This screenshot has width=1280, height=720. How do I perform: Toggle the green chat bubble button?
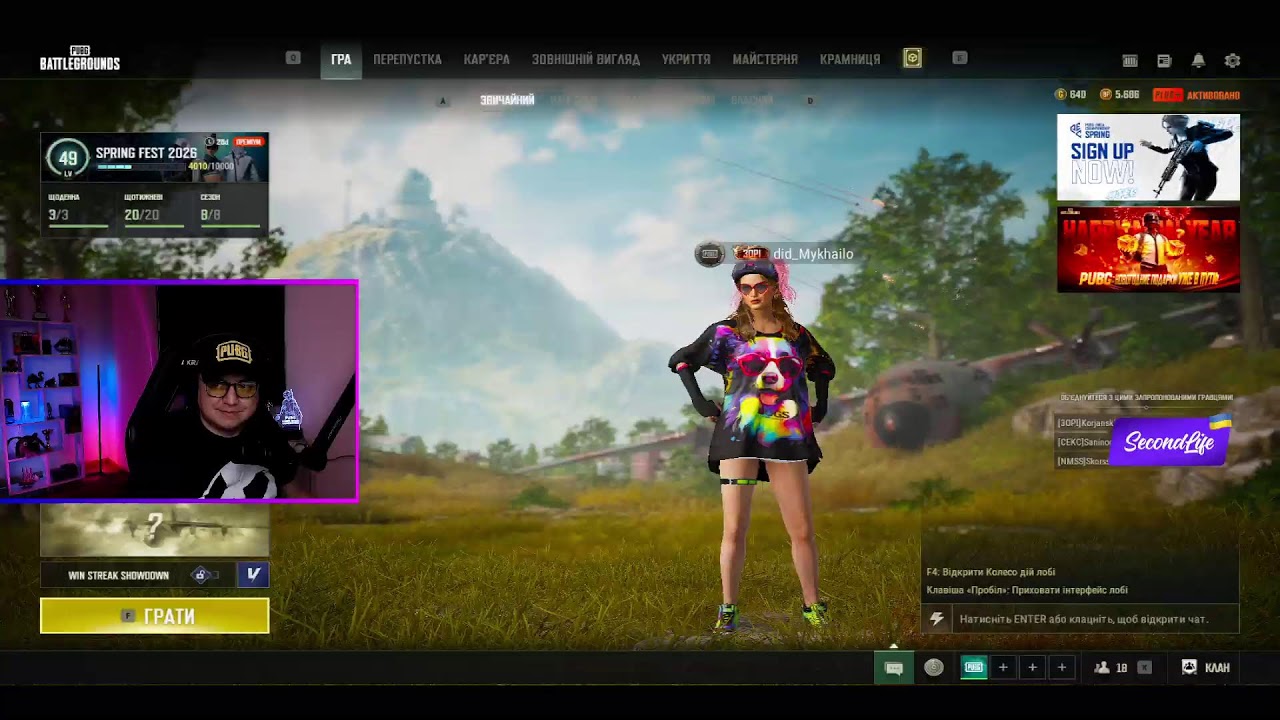click(x=894, y=668)
